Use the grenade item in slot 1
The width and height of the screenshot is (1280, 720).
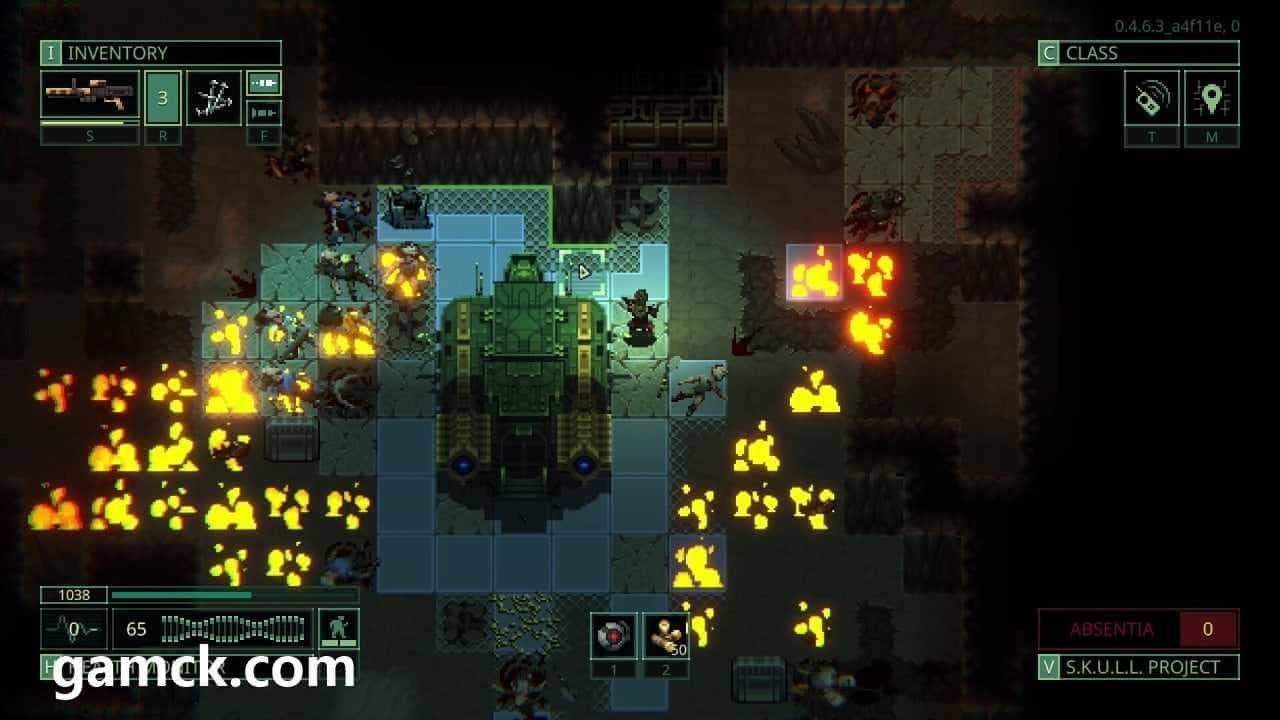[612, 635]
